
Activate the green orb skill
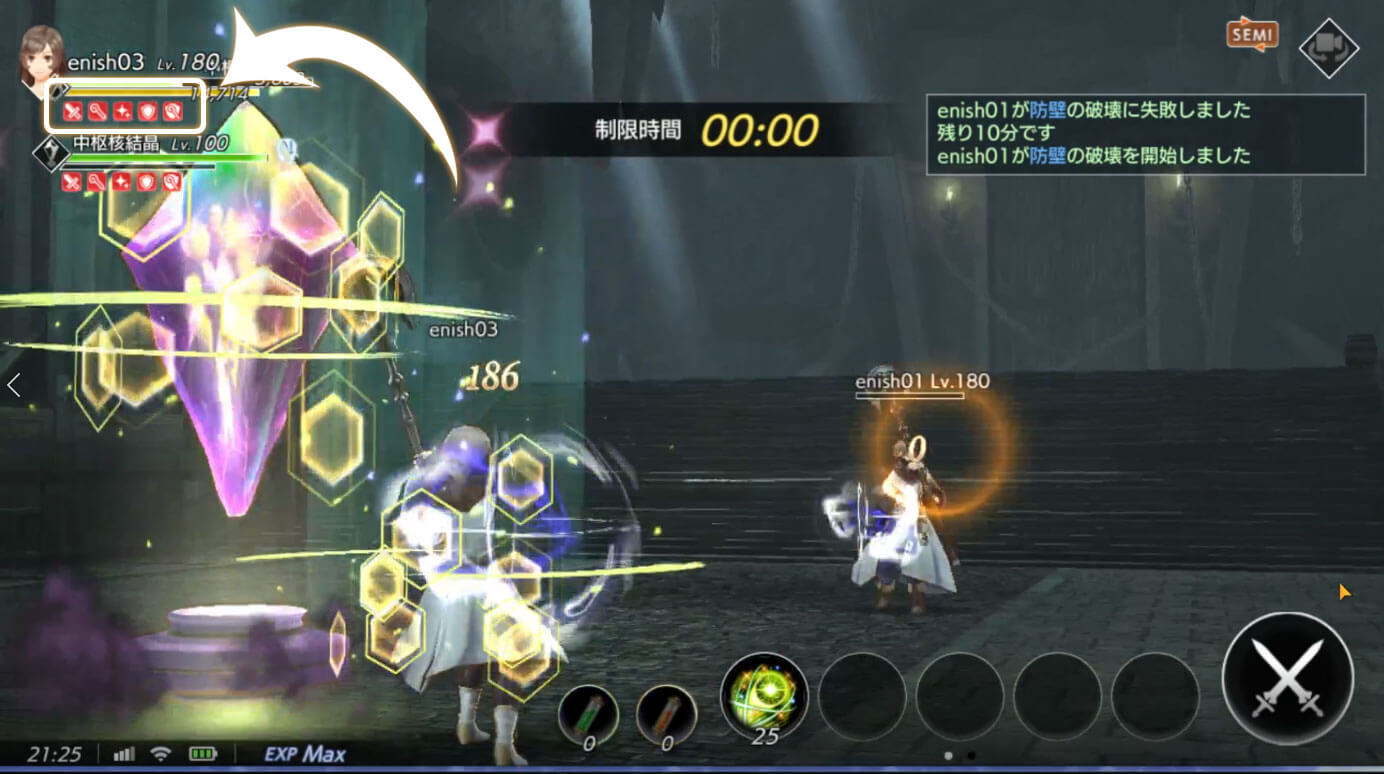tap(764, 695)
